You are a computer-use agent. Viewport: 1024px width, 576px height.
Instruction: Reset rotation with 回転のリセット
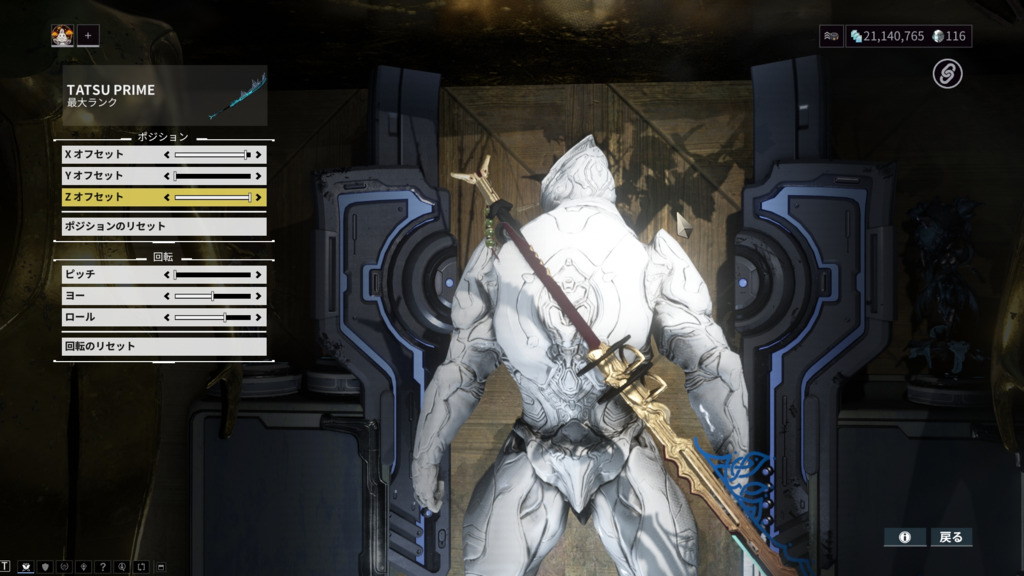tap(160, 346)
